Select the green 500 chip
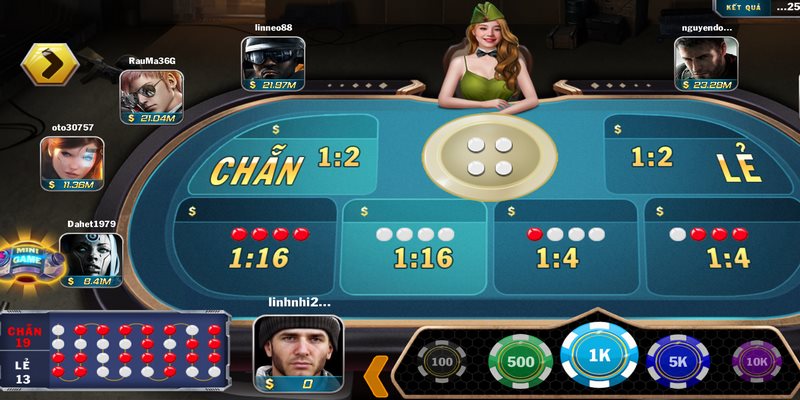The height and width of the screenshot is (400, 800). 520,360
